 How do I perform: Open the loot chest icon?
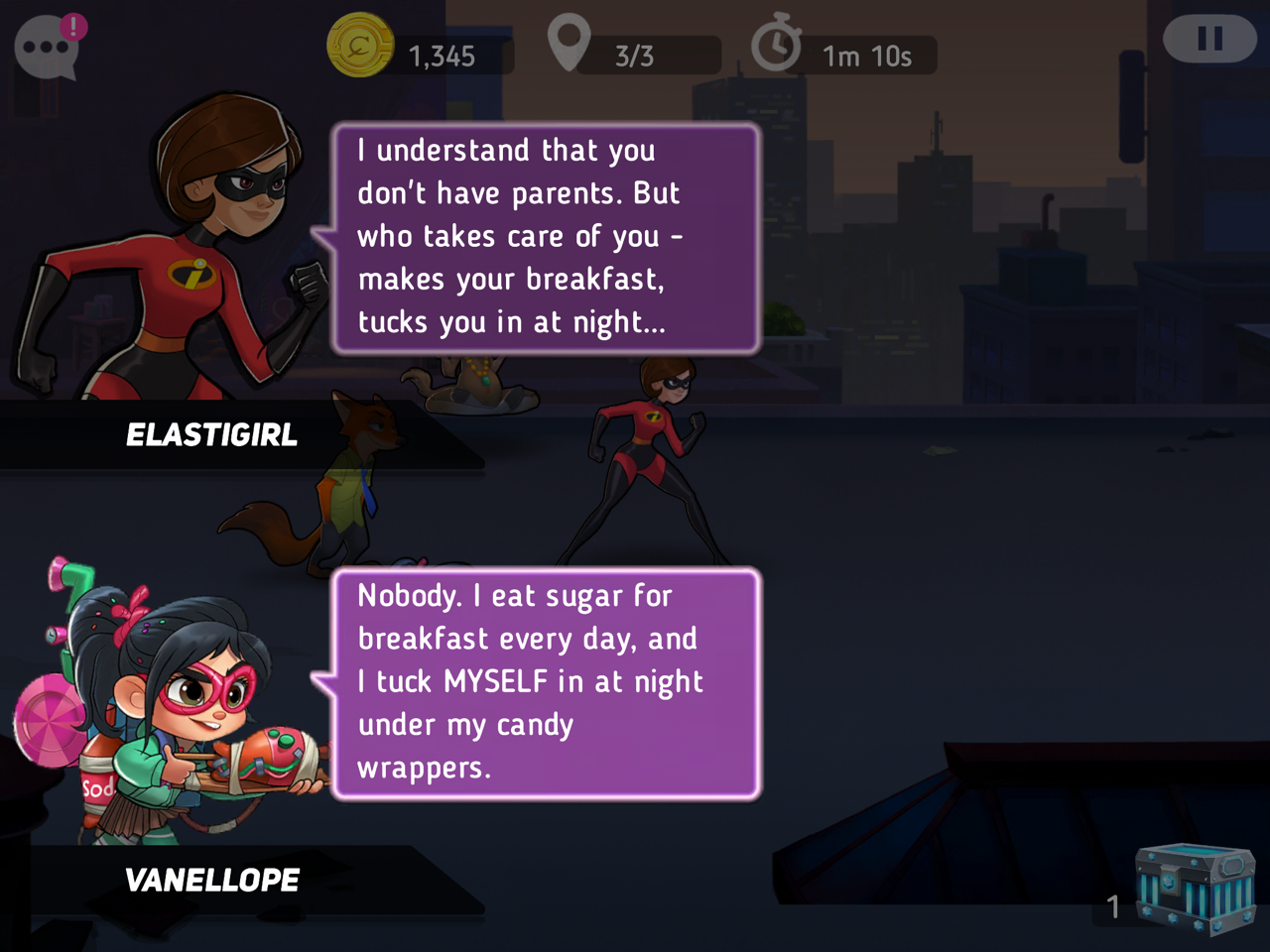(1194, 888)
